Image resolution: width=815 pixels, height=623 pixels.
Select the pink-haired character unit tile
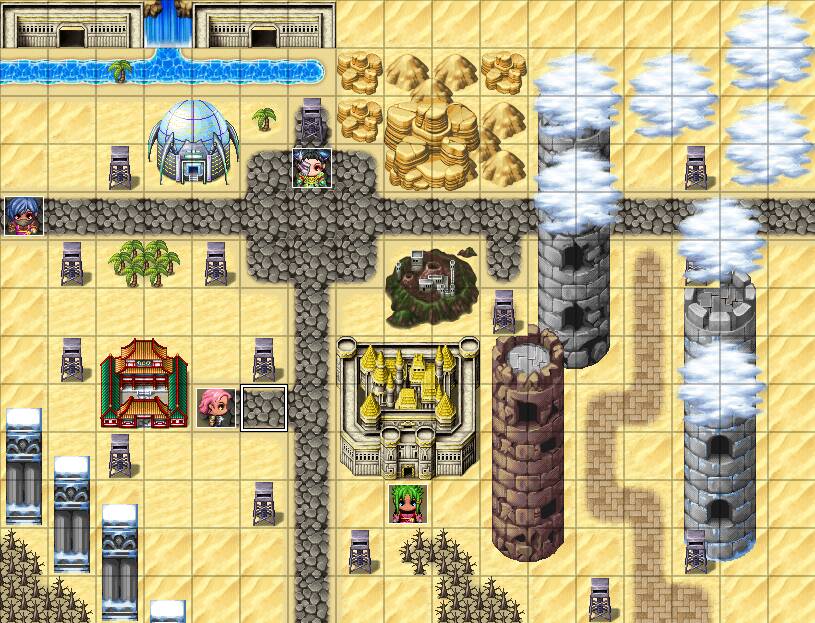point(215,408)
